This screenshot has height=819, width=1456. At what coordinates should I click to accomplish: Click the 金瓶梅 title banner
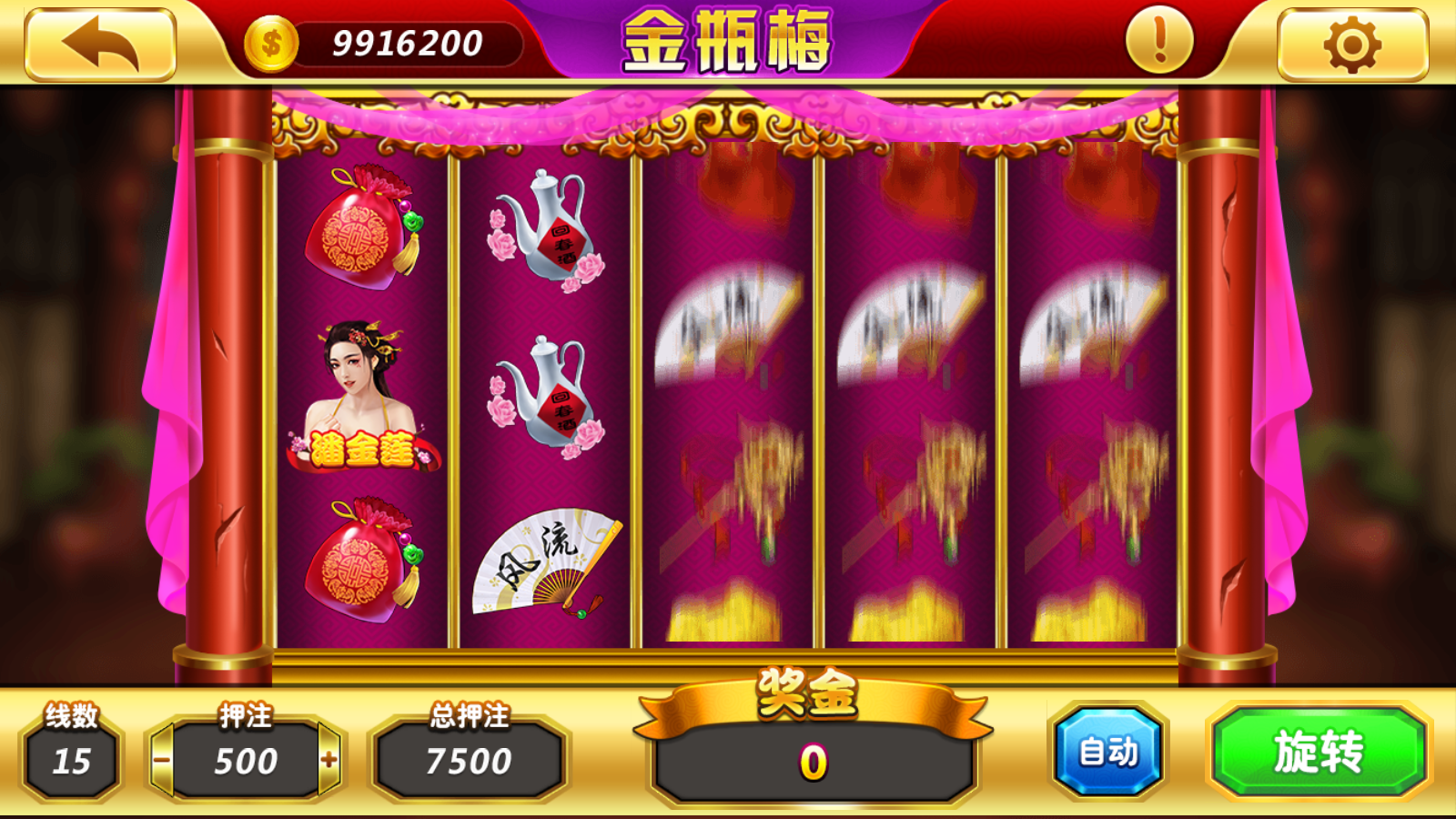coord(728,43)
